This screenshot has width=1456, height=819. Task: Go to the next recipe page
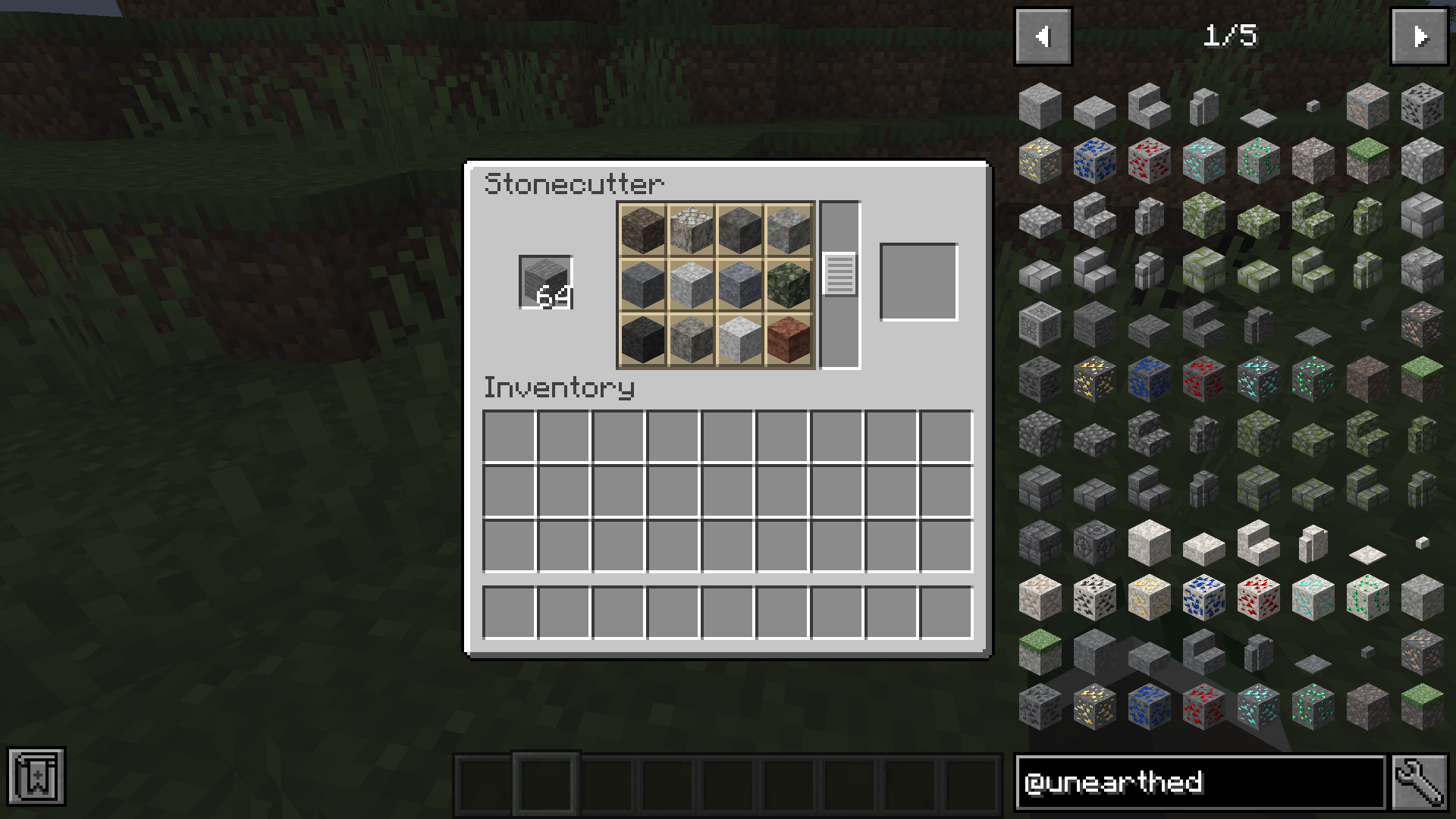click(x=1418, y=36)
